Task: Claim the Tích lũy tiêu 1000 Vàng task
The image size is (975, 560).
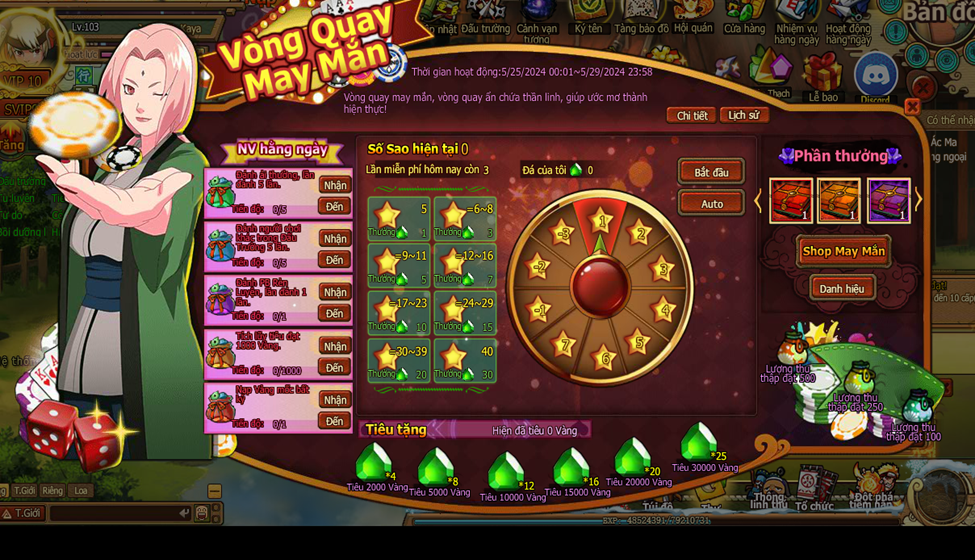Action: pyautogui.click(x=335, y=346)
